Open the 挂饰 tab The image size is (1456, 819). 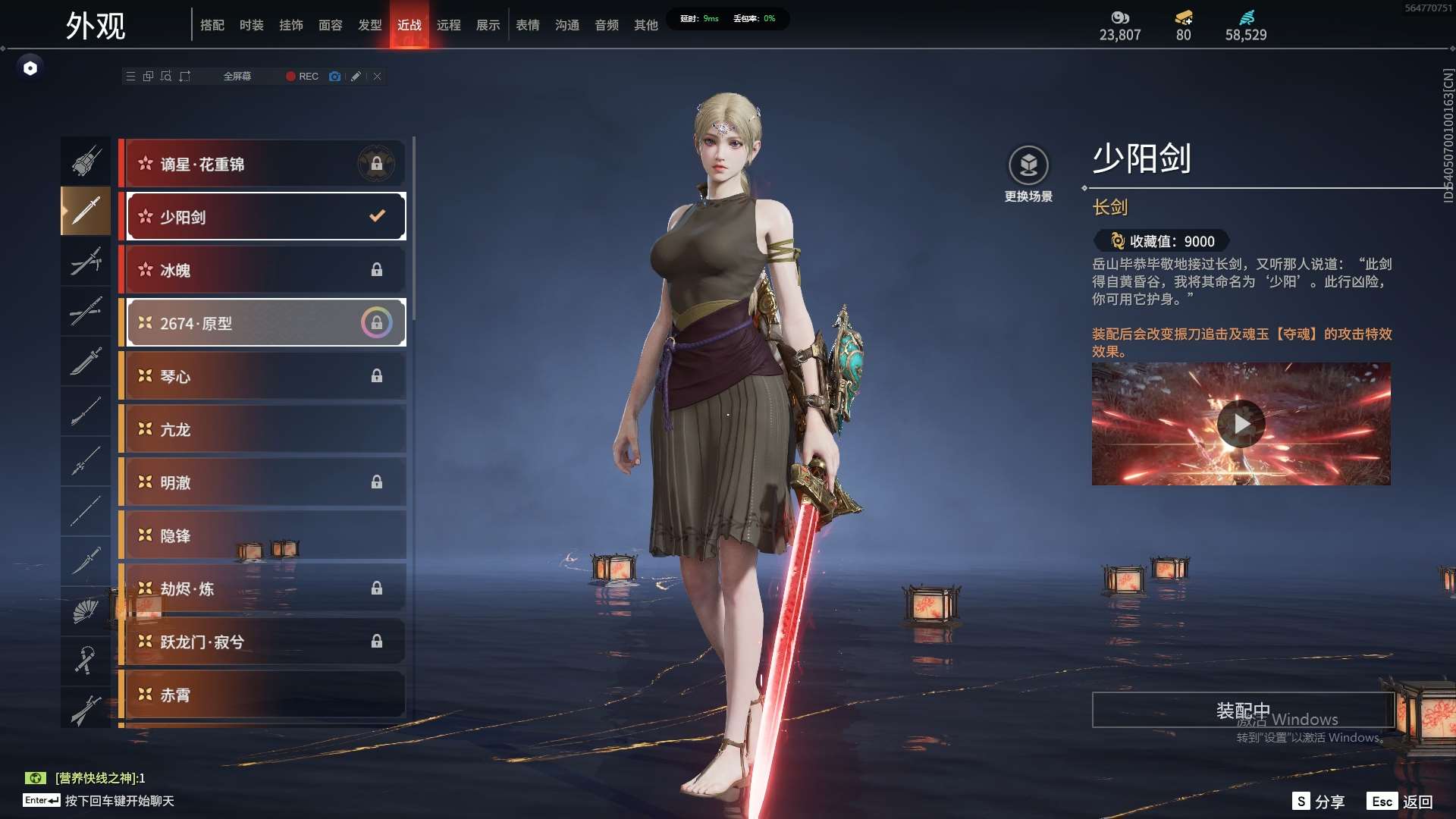(x=290, y=25)
